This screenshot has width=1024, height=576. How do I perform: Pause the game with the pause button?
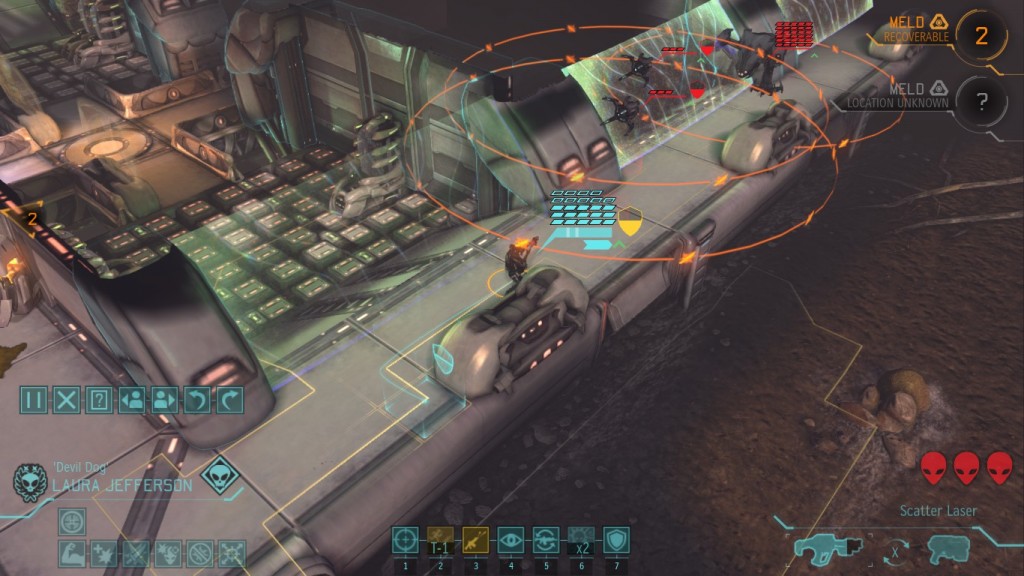click(x=34, y=400)
